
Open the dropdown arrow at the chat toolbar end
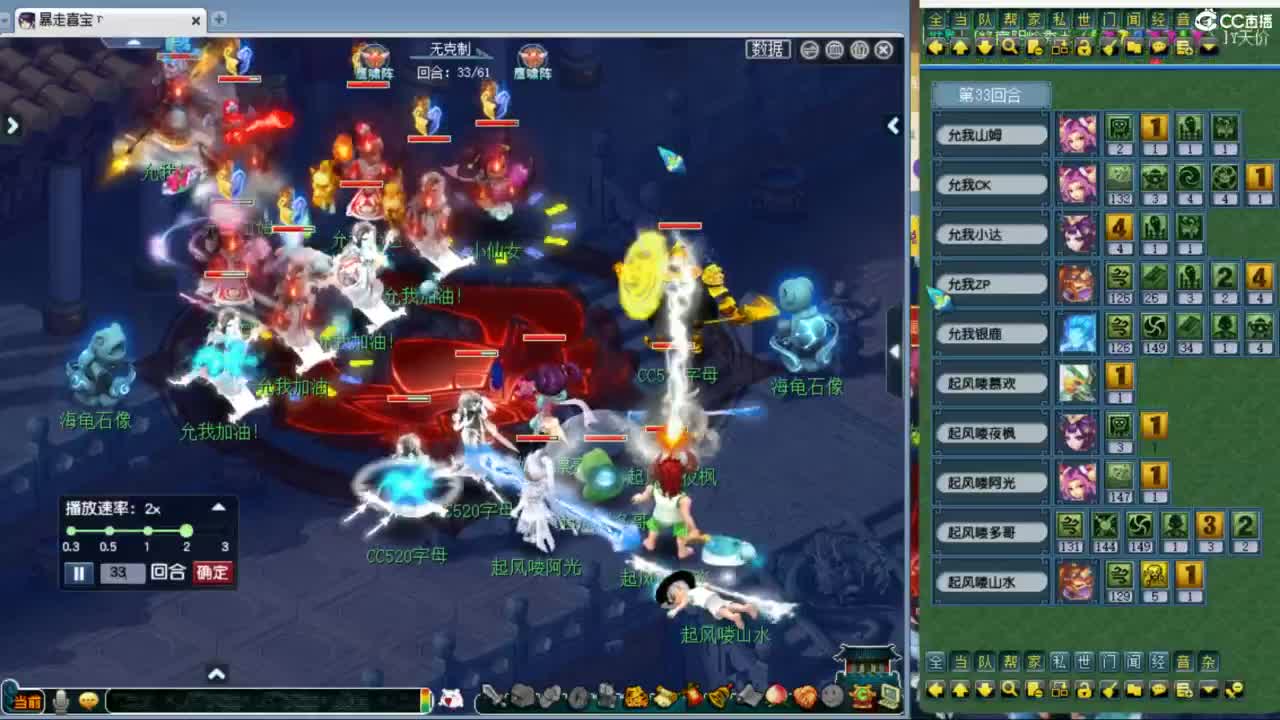click(1207, 690)
